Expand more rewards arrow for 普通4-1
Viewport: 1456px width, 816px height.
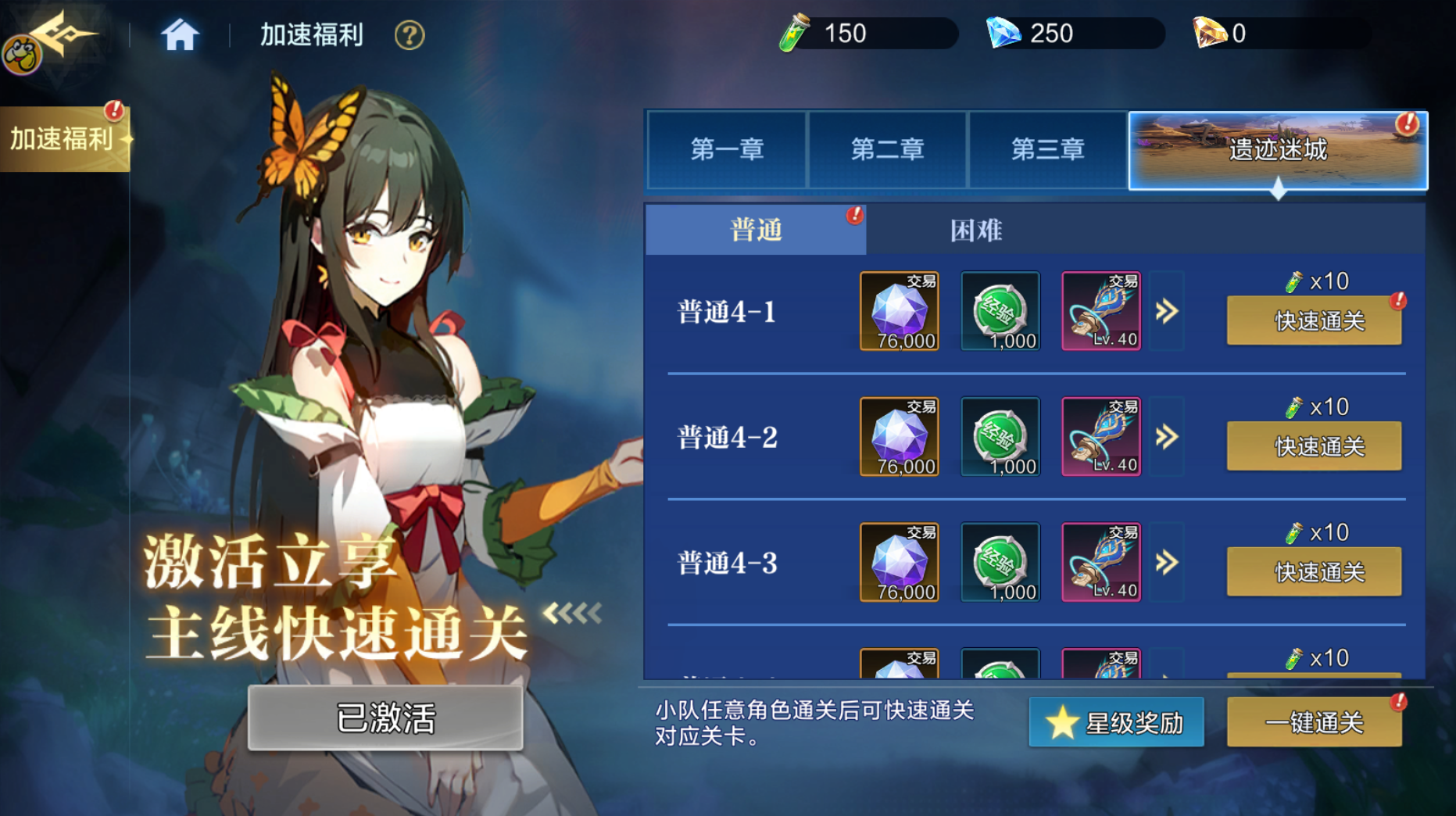point(1167,311)
